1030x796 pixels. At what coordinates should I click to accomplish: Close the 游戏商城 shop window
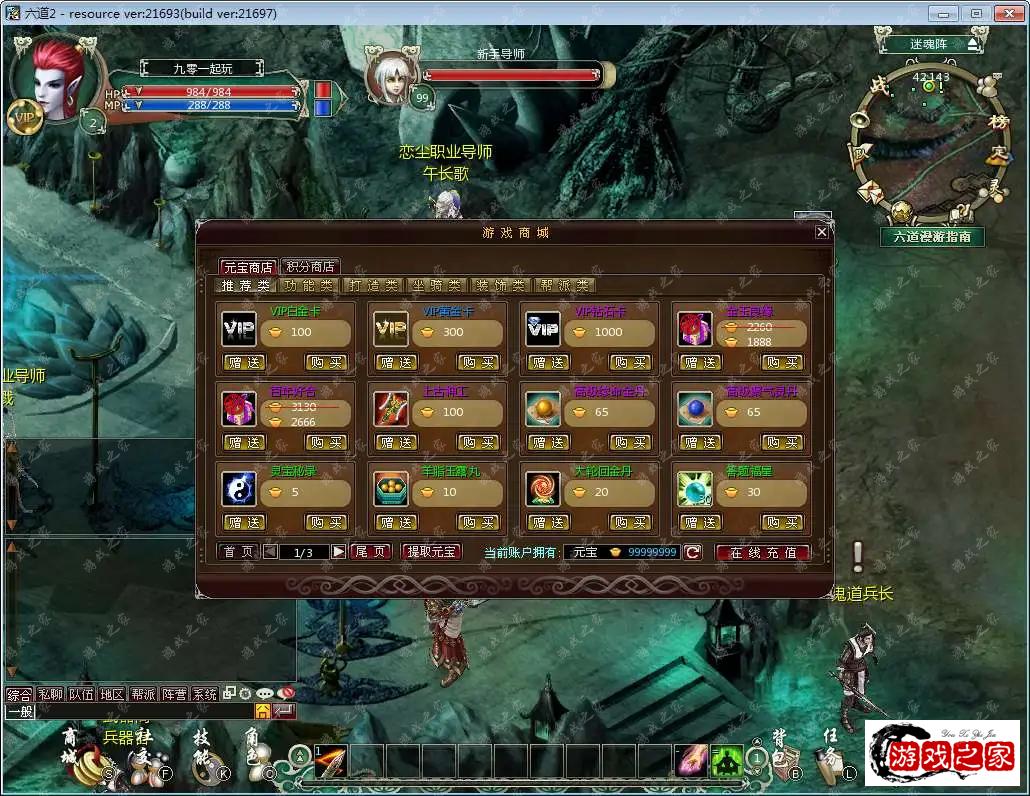coord(821,232)
